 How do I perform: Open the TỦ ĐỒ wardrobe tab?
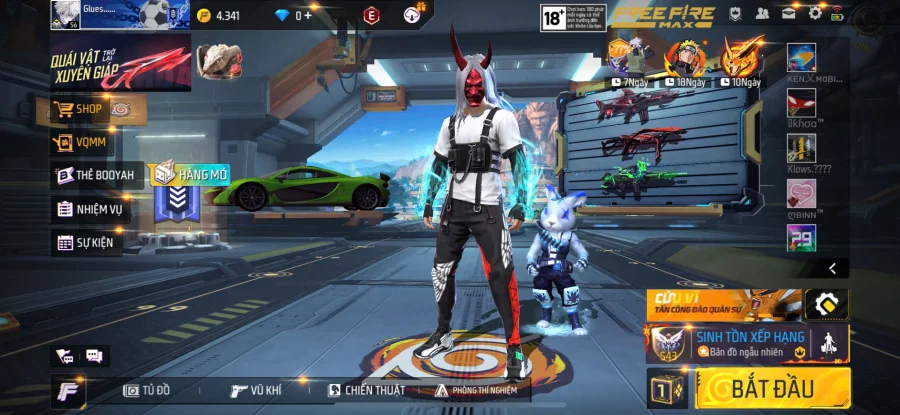coord(146,390)
